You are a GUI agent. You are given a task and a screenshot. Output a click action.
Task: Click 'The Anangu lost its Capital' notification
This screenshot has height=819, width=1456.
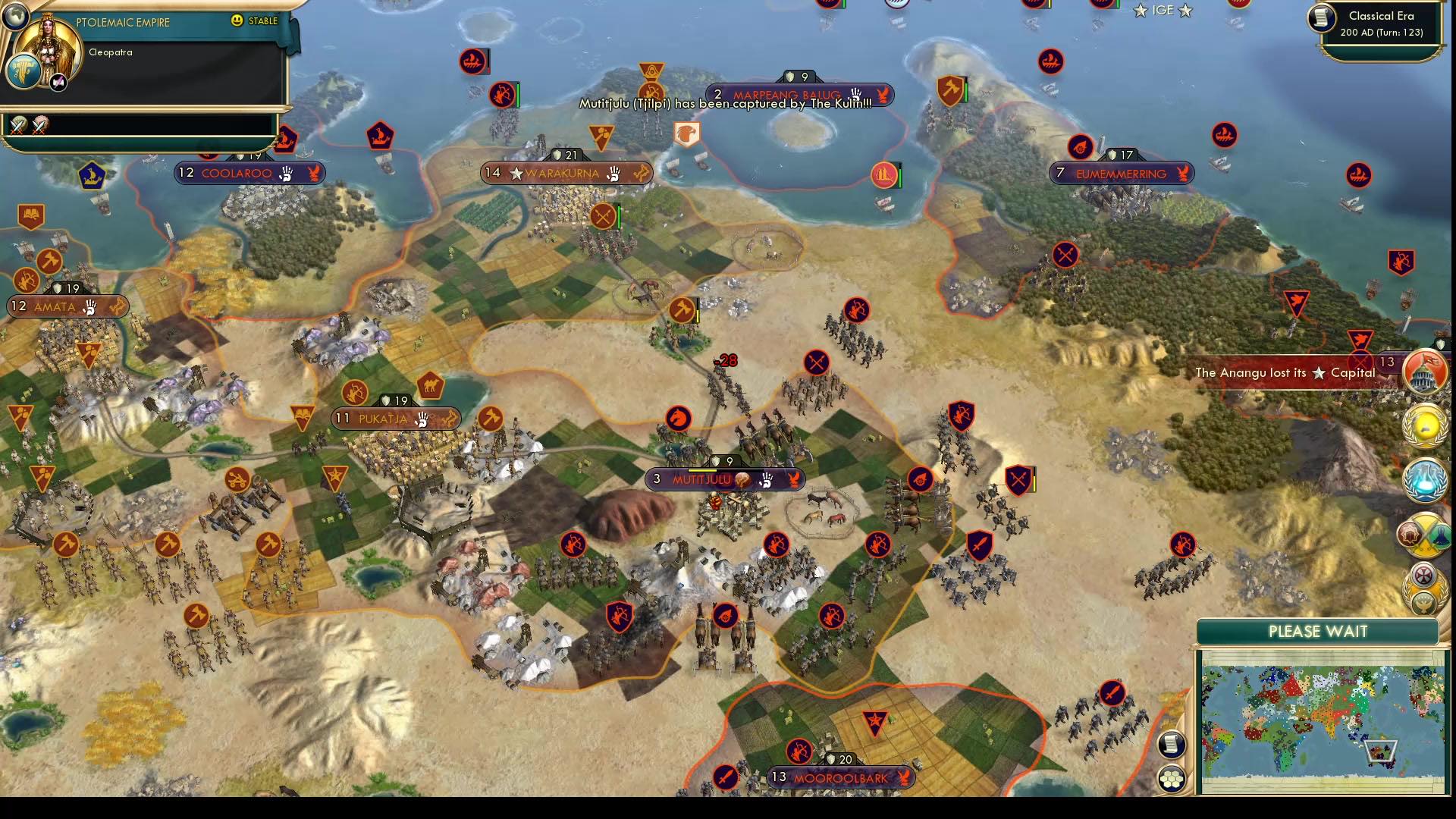[x=1285, y=373]
